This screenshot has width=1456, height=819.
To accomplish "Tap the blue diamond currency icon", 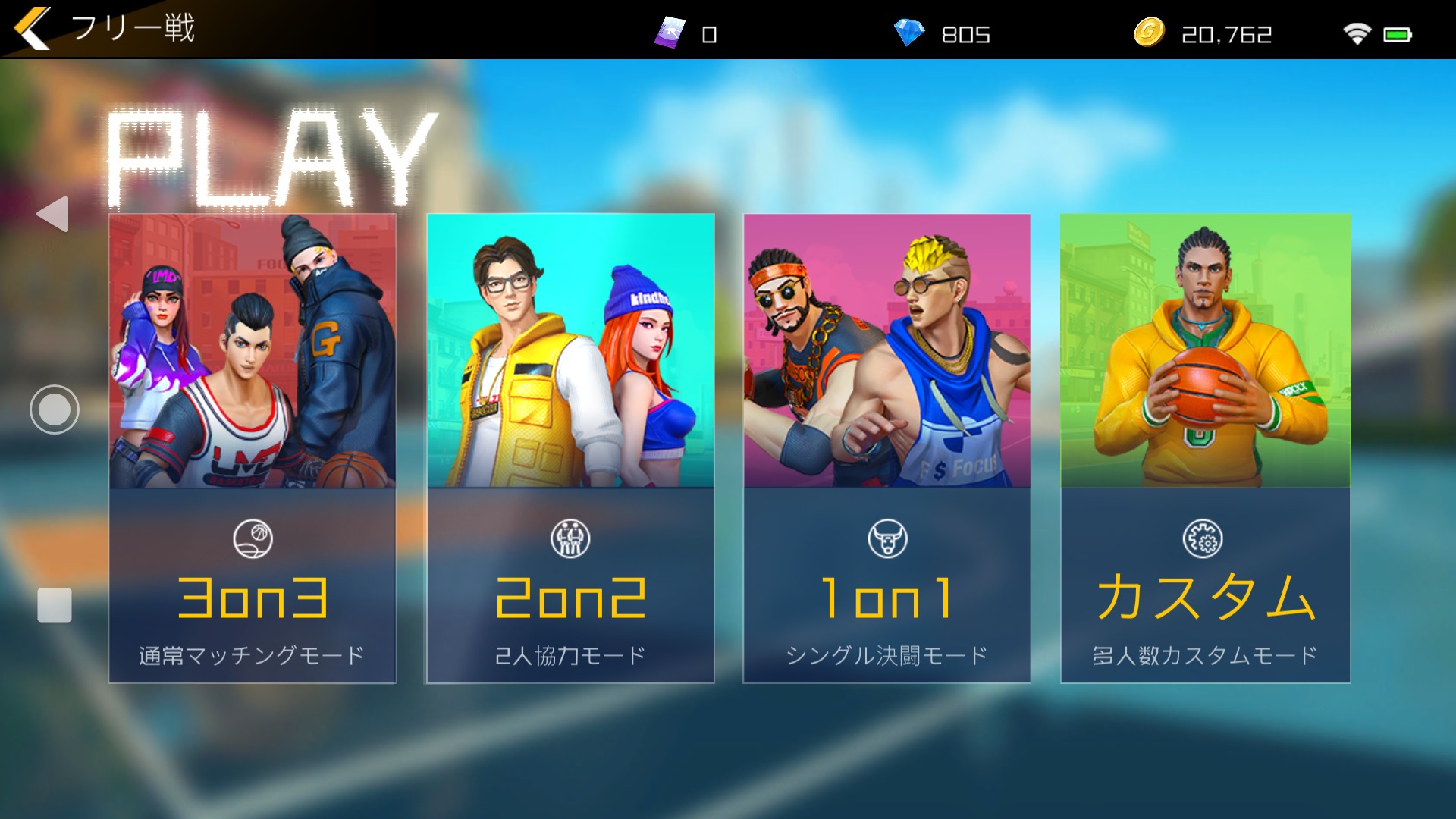I will (908, 33).
